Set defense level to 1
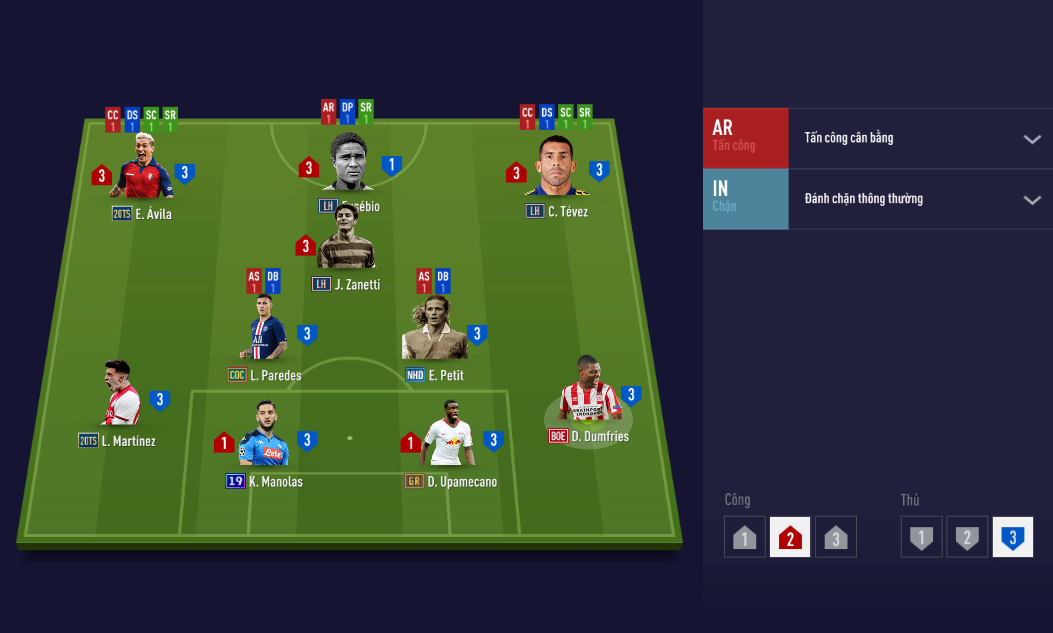 (921, 537)
